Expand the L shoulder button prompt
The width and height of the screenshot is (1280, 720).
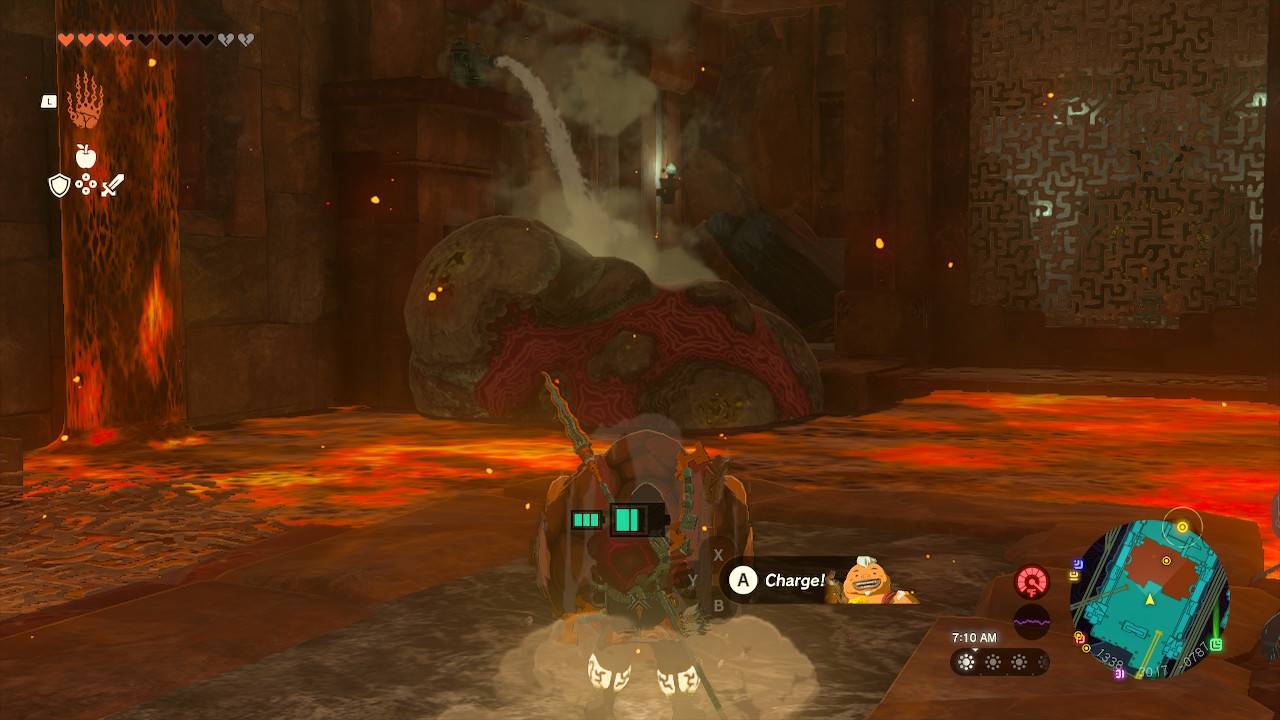(49, 100)
